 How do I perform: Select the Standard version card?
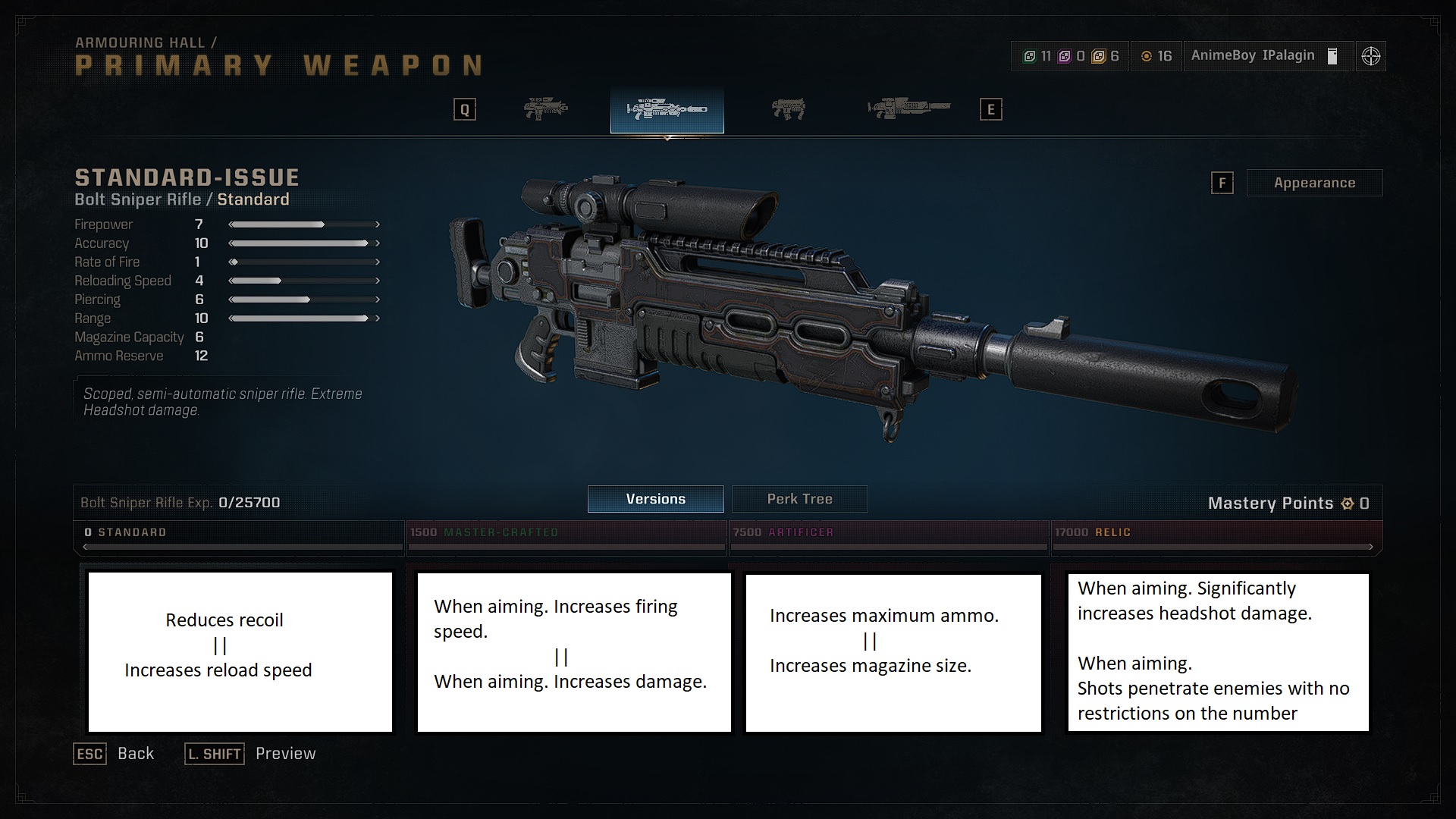tap(240, 652)
